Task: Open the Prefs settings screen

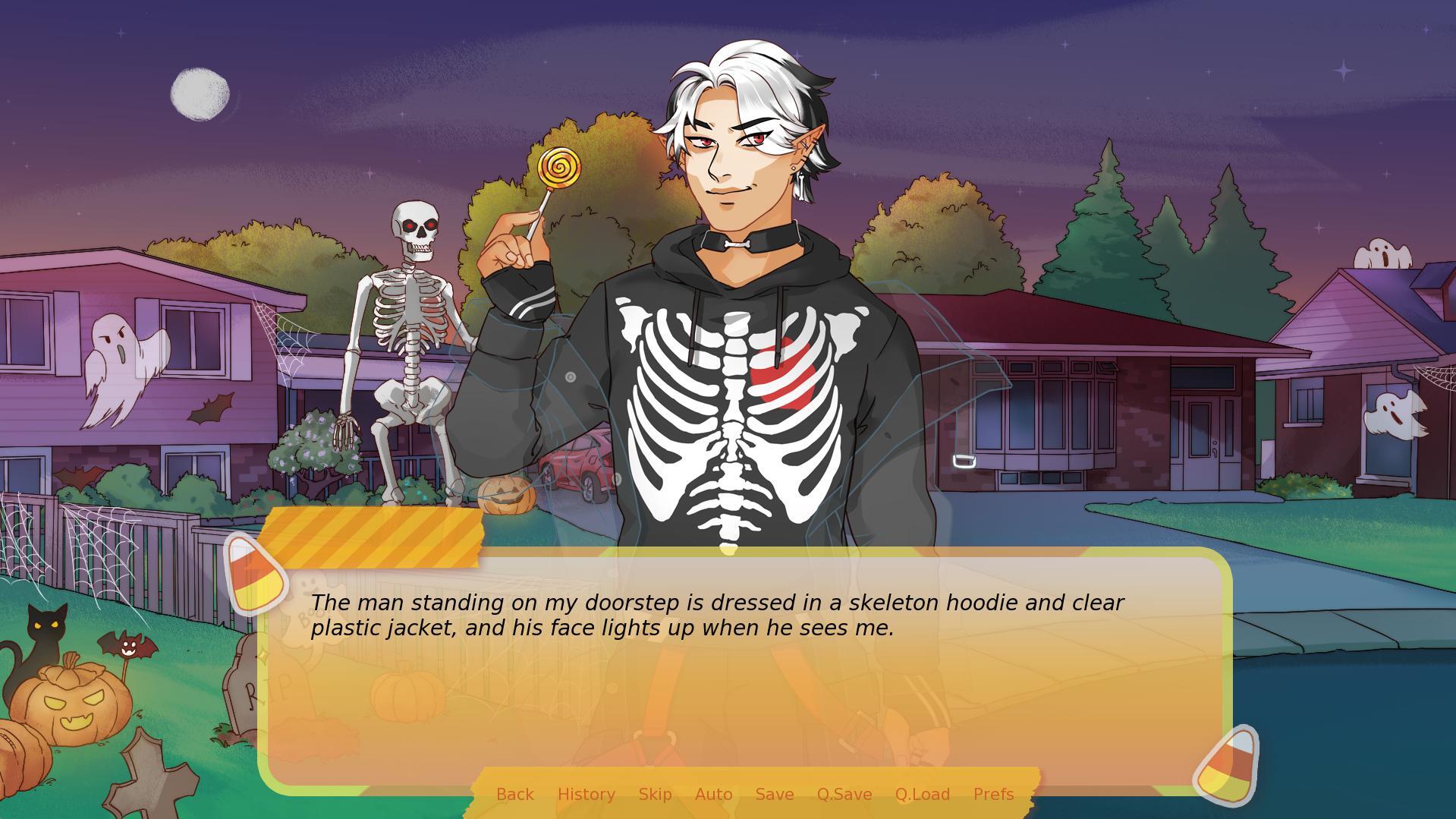Action: pyautogui.click(x=993, y=794)
